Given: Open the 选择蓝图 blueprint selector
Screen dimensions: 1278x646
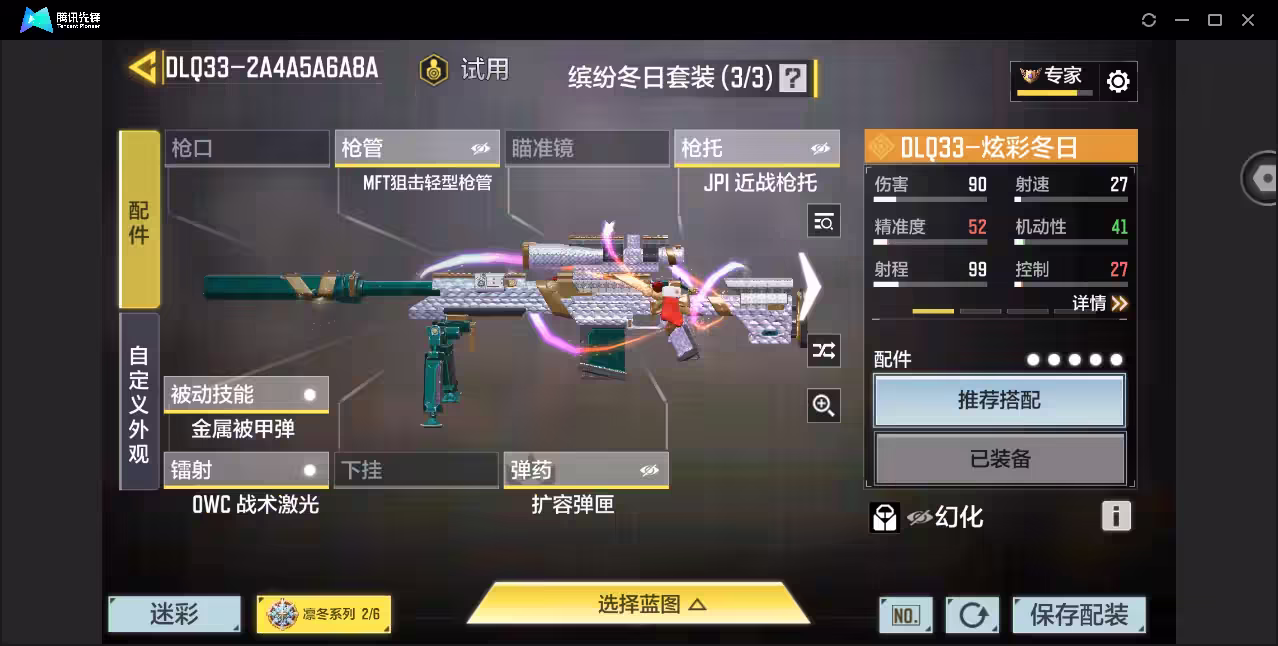Looking at the screenshot, I should click(638, 604).
